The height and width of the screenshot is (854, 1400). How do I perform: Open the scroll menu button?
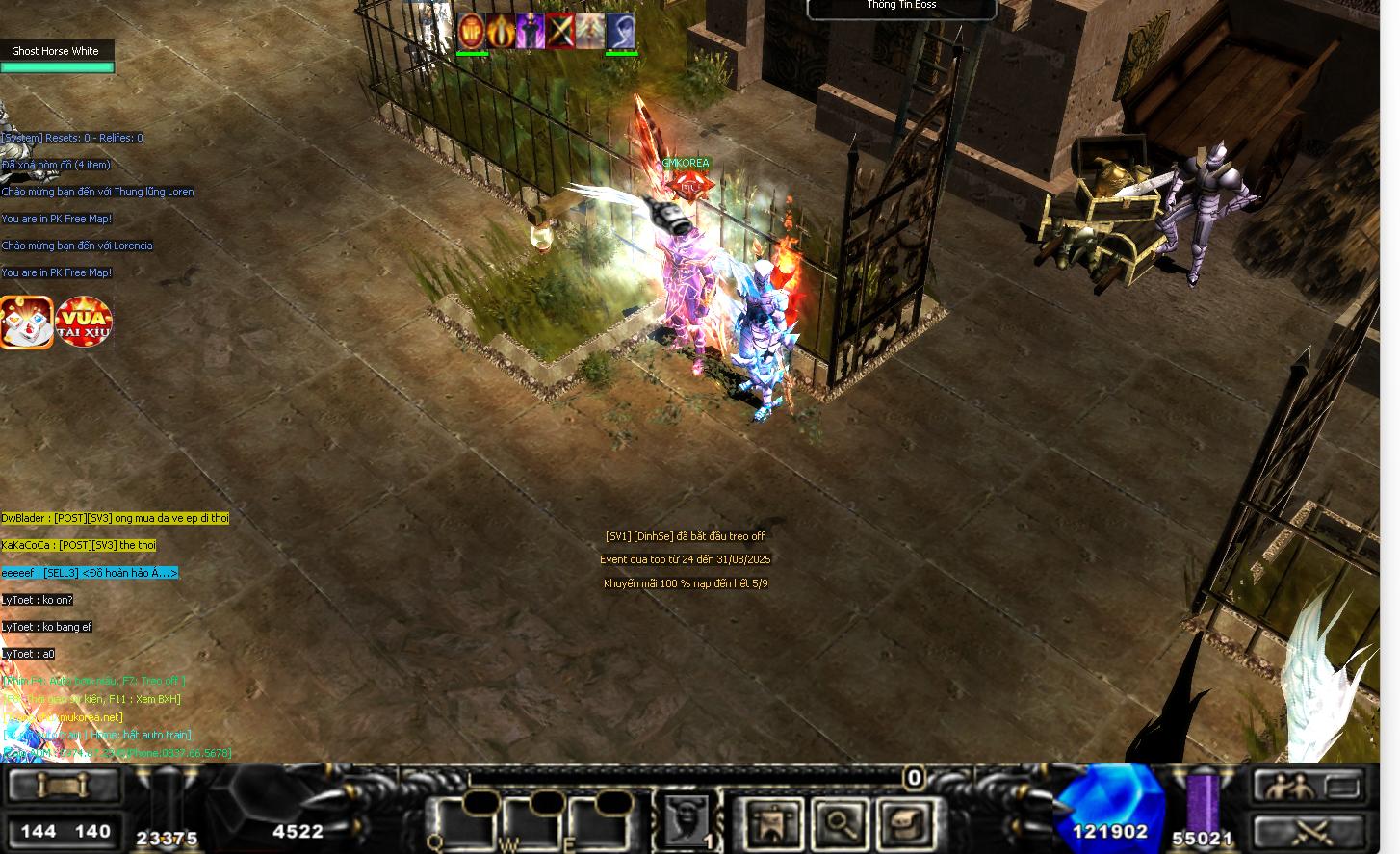(x=65, y=786)
